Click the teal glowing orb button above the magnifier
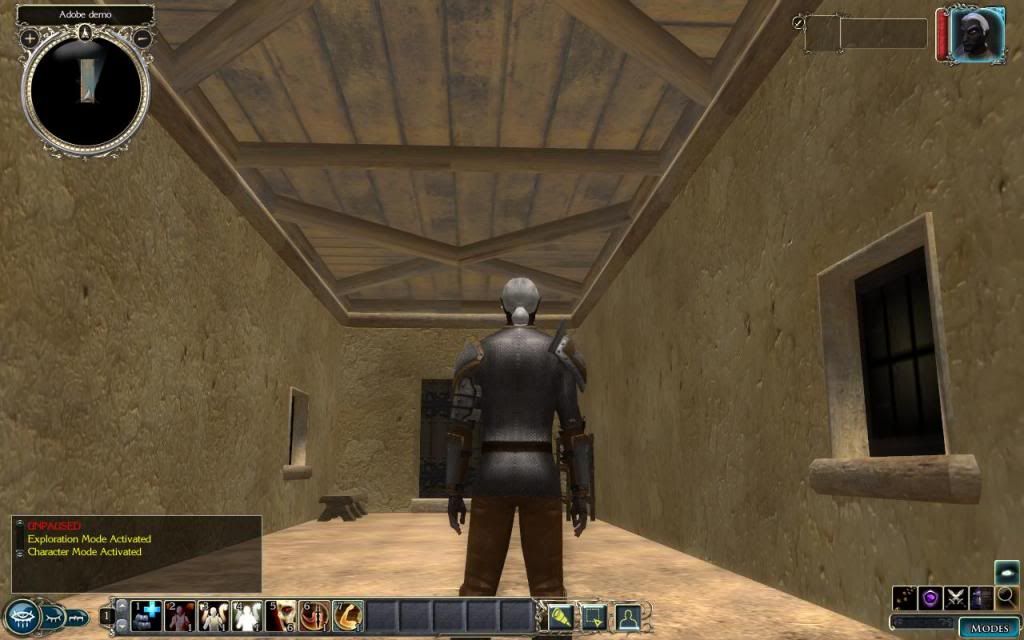Viewport: 1024px width, 640px height. [x=1006, y=572]
